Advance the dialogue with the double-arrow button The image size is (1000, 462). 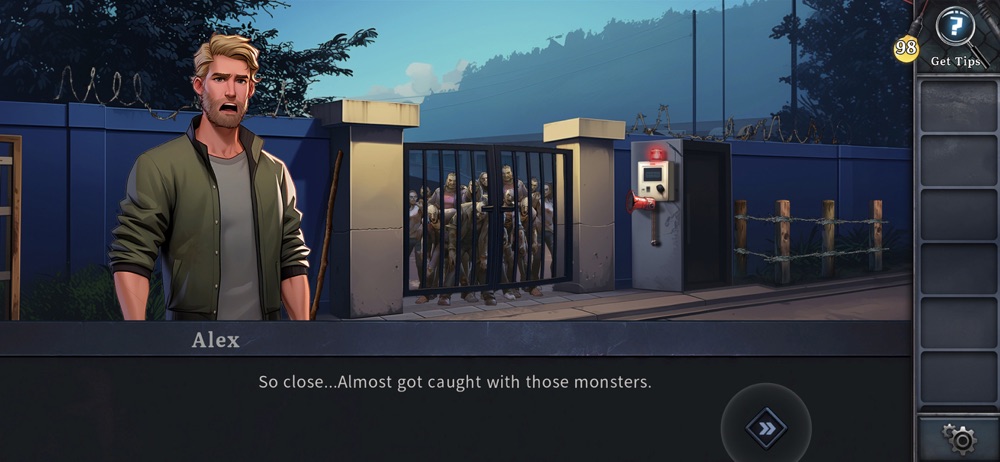pyautogui.click(x=766, y=428)
